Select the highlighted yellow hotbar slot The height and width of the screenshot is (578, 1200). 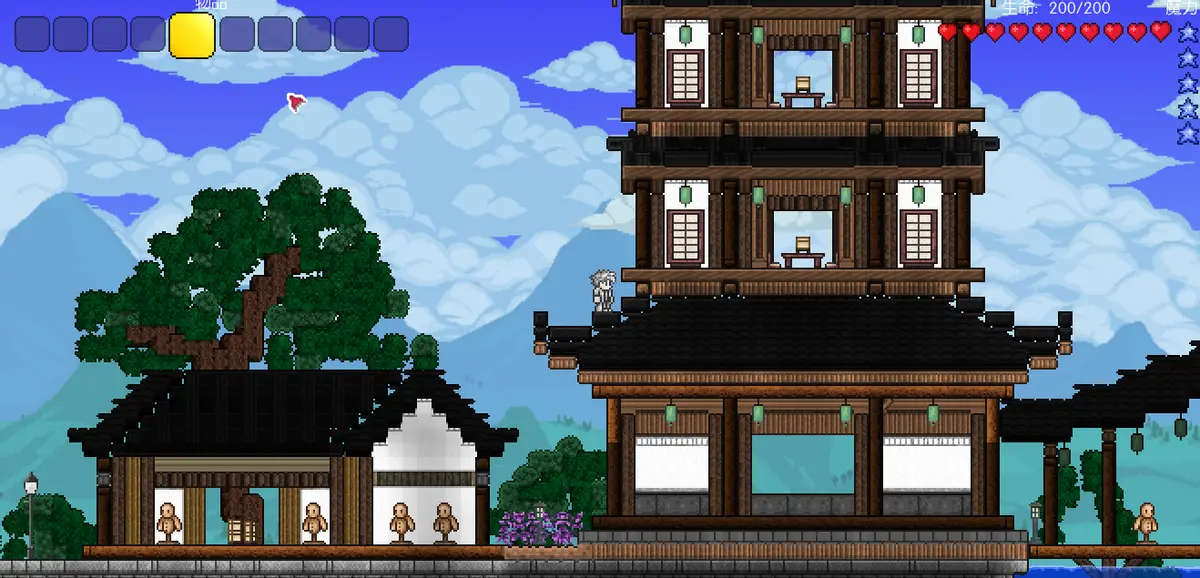click(192, 35)
